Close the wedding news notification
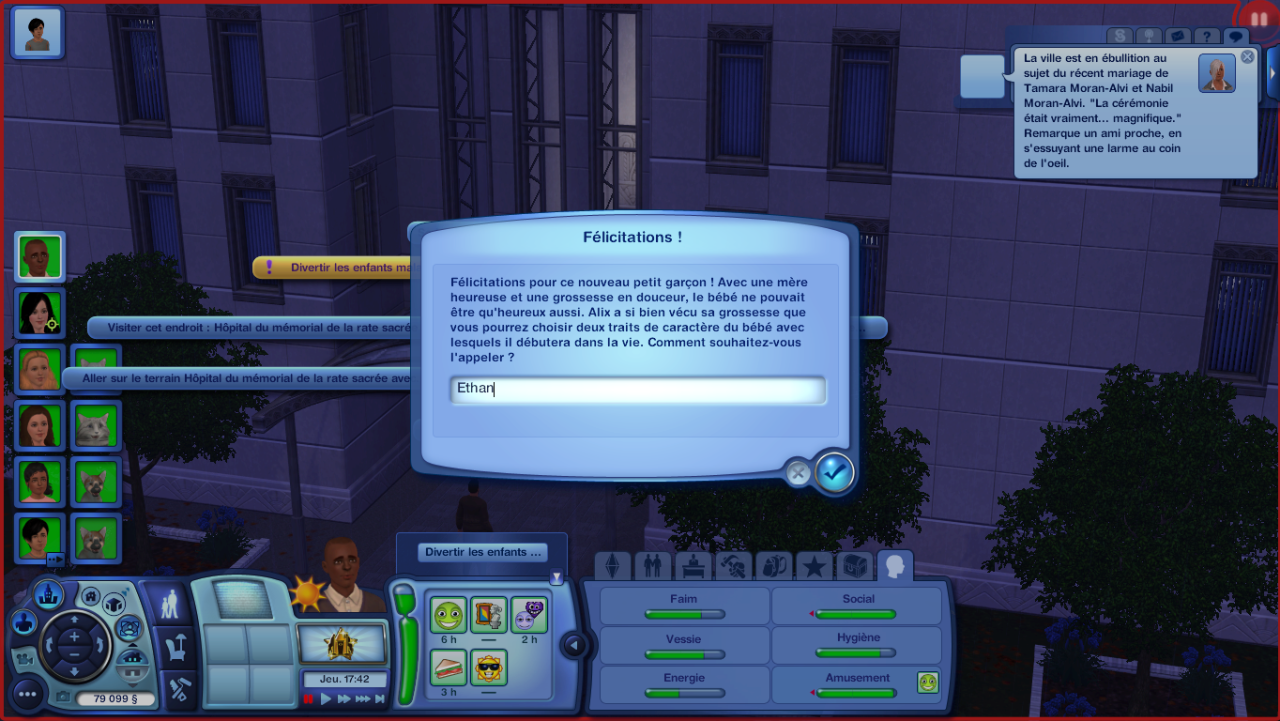1280x721 pixels. (1247, 57)
